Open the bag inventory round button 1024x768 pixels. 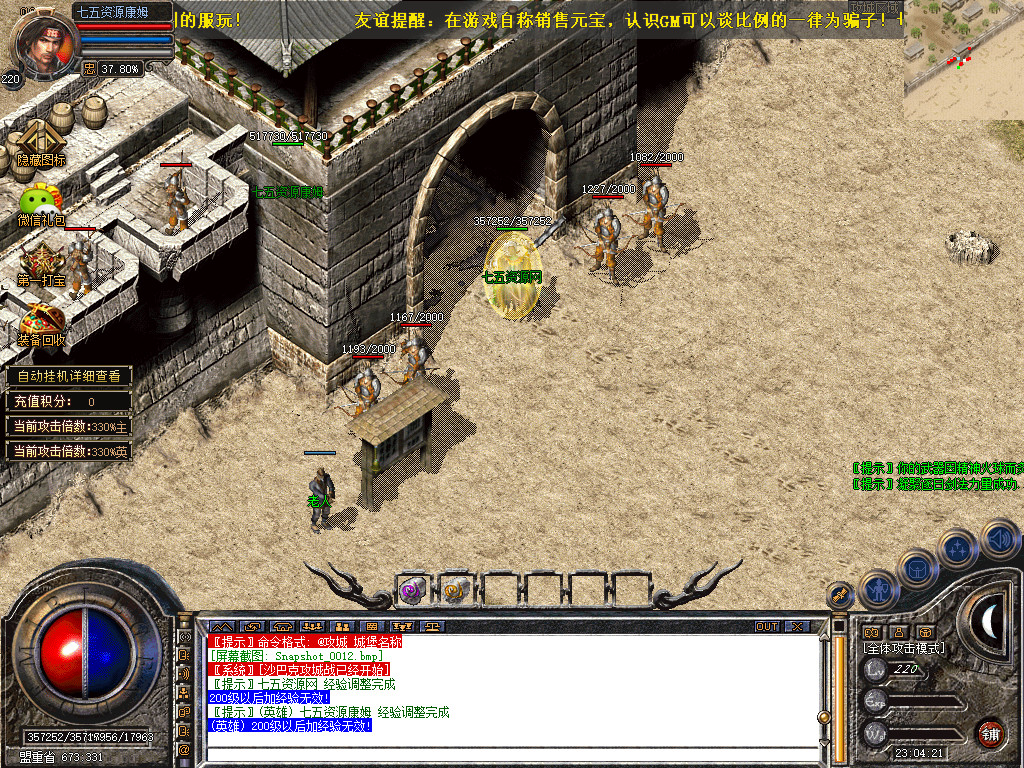pyautogui.click(x=918, y=569)
